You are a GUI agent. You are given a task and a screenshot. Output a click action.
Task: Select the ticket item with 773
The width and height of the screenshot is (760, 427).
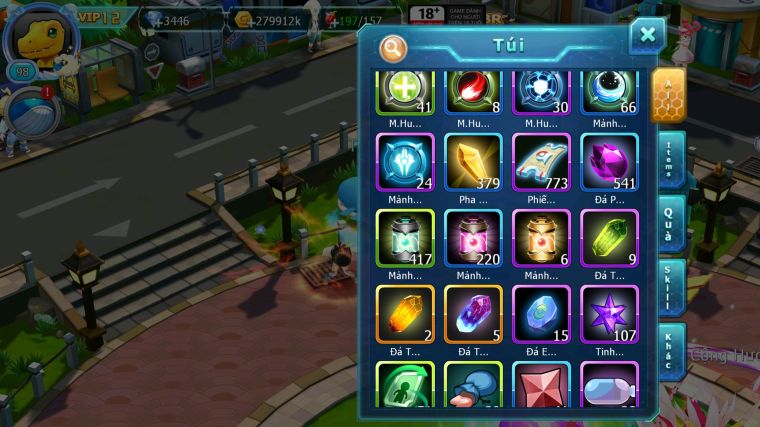point(541,162)
